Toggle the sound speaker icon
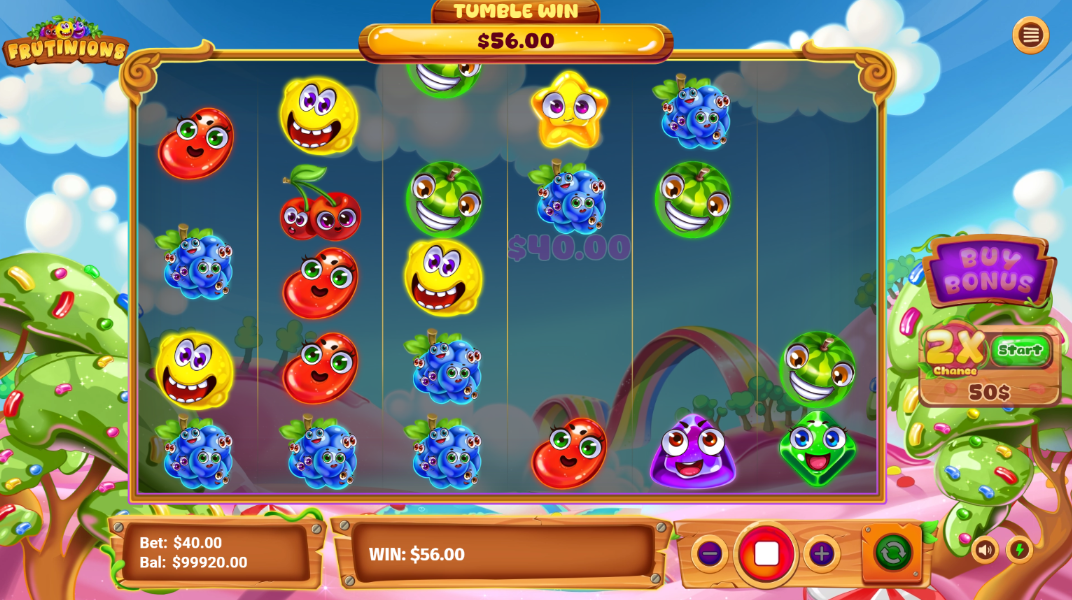The height and width of the screenshot is (600, 1072). click(985, 549)
